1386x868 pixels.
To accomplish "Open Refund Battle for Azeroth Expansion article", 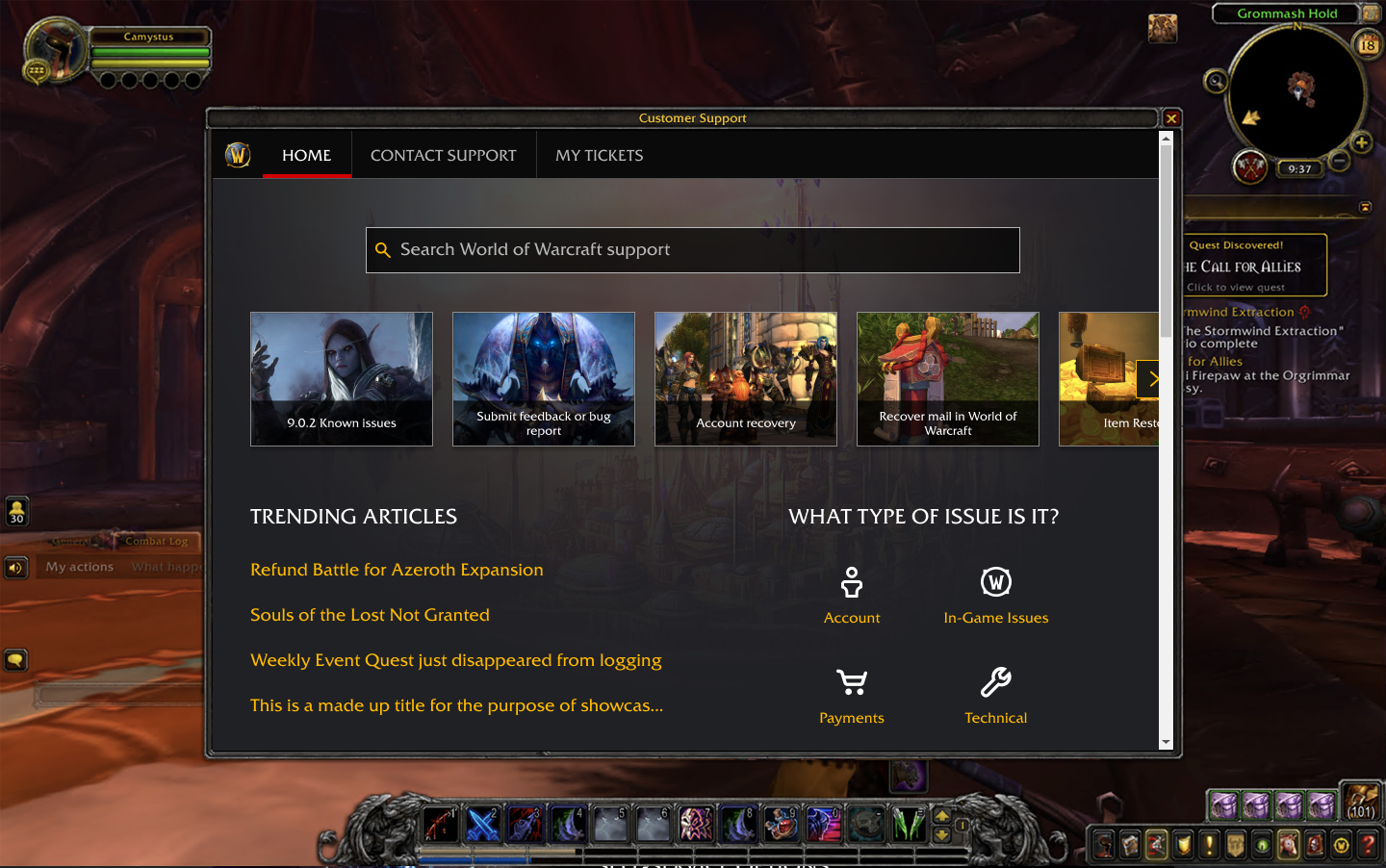I will (397, 570).
